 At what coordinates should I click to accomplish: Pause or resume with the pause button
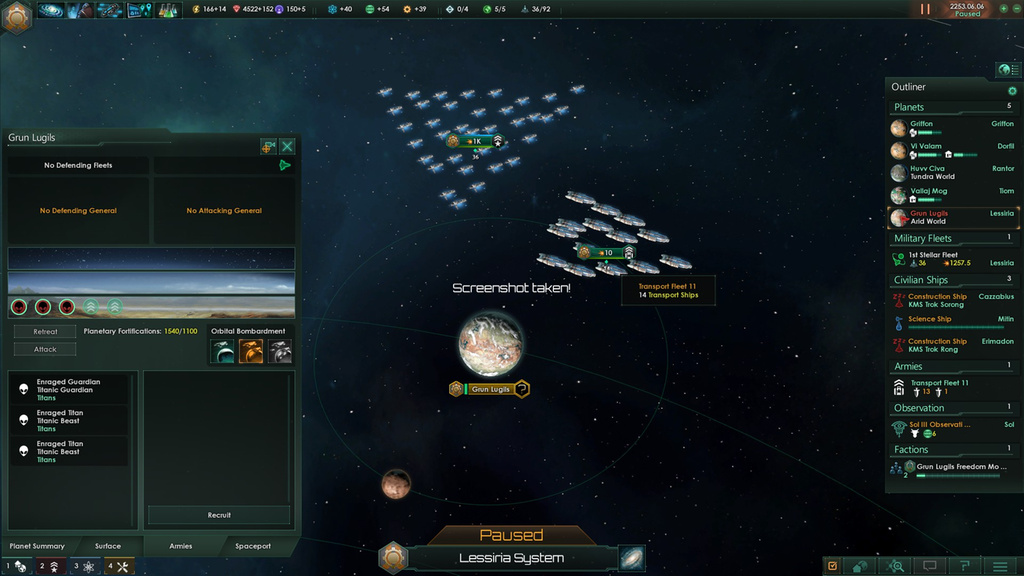(925, 9)
